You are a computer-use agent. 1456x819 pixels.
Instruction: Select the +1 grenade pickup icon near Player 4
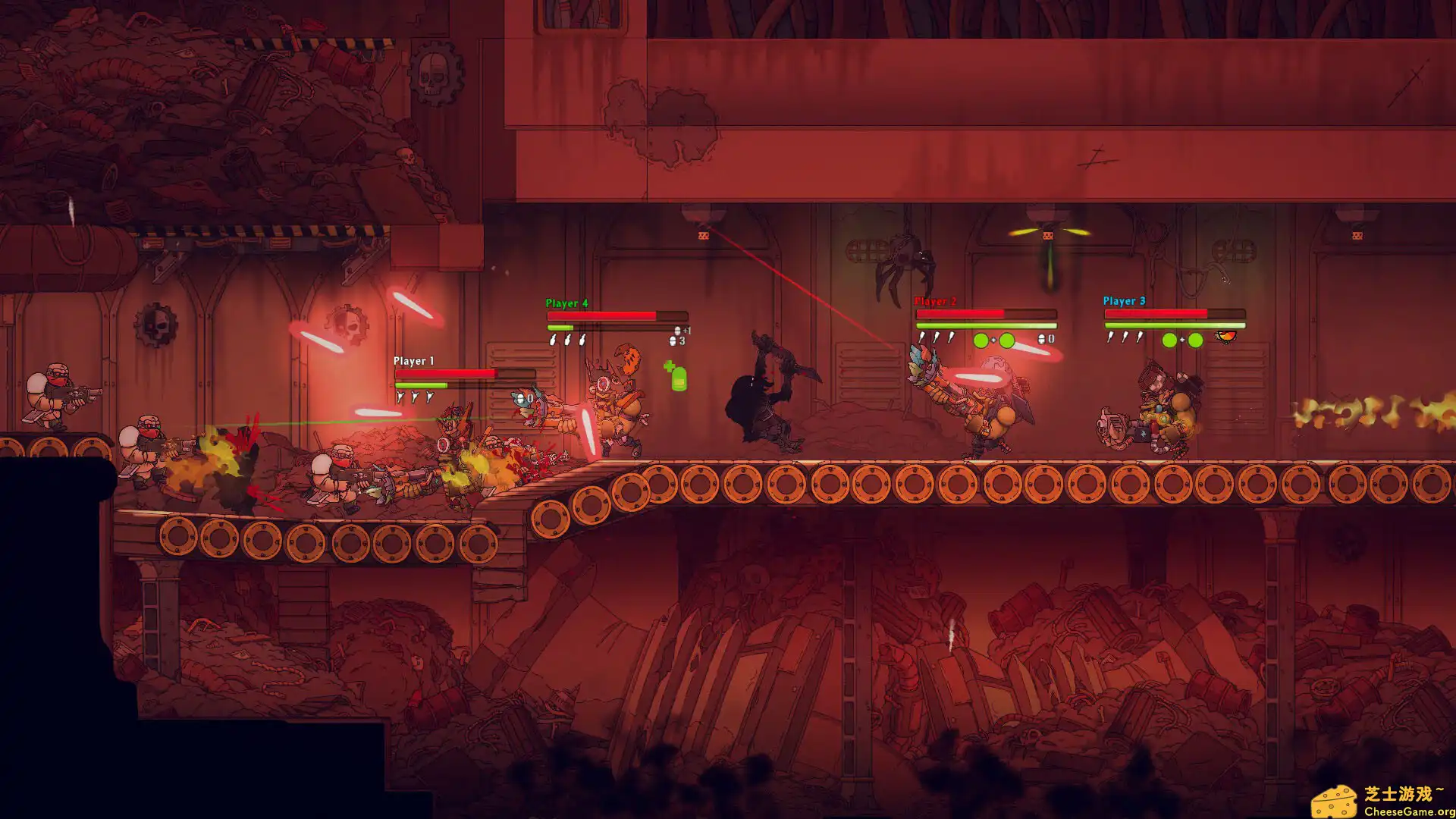(x=678, y=329)
